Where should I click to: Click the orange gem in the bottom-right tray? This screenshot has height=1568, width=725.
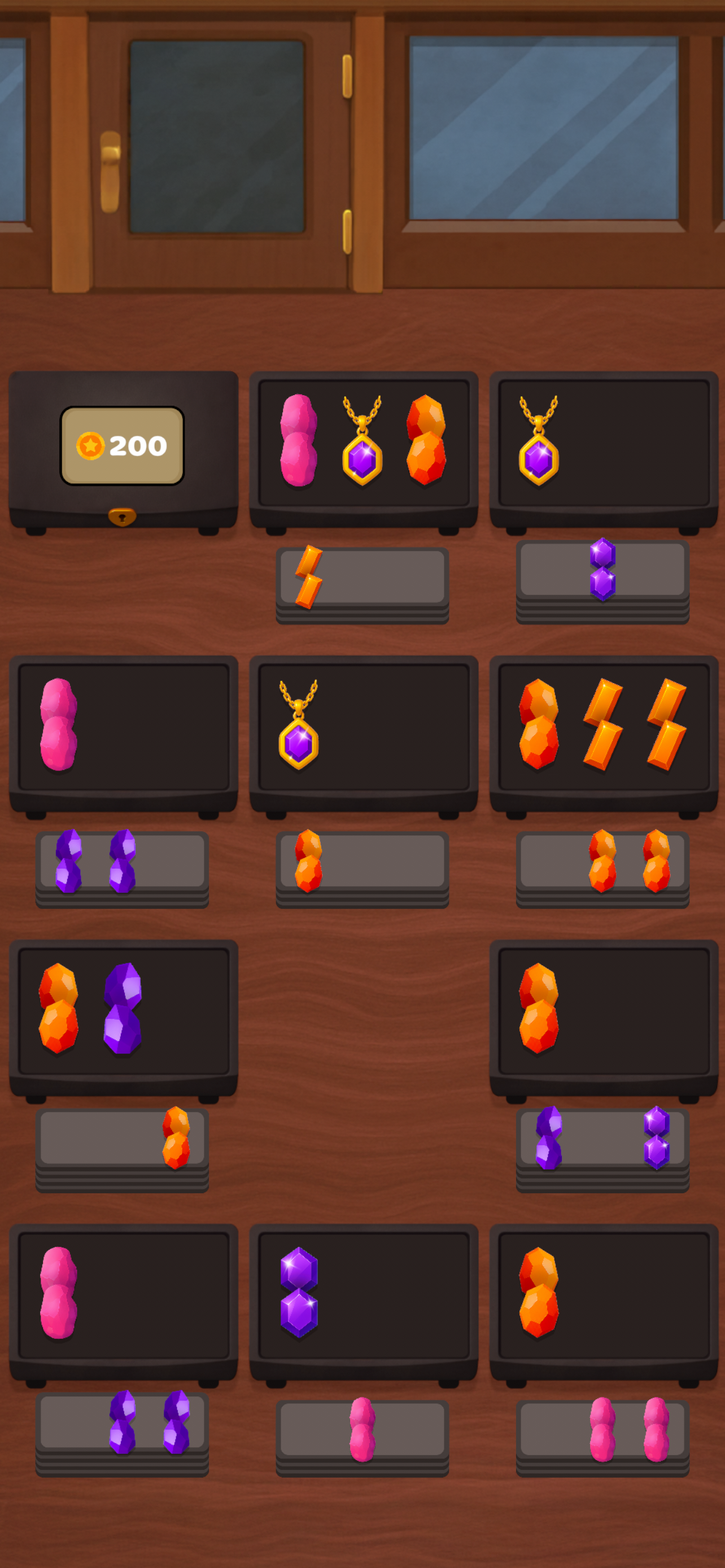click(538, 1290)
